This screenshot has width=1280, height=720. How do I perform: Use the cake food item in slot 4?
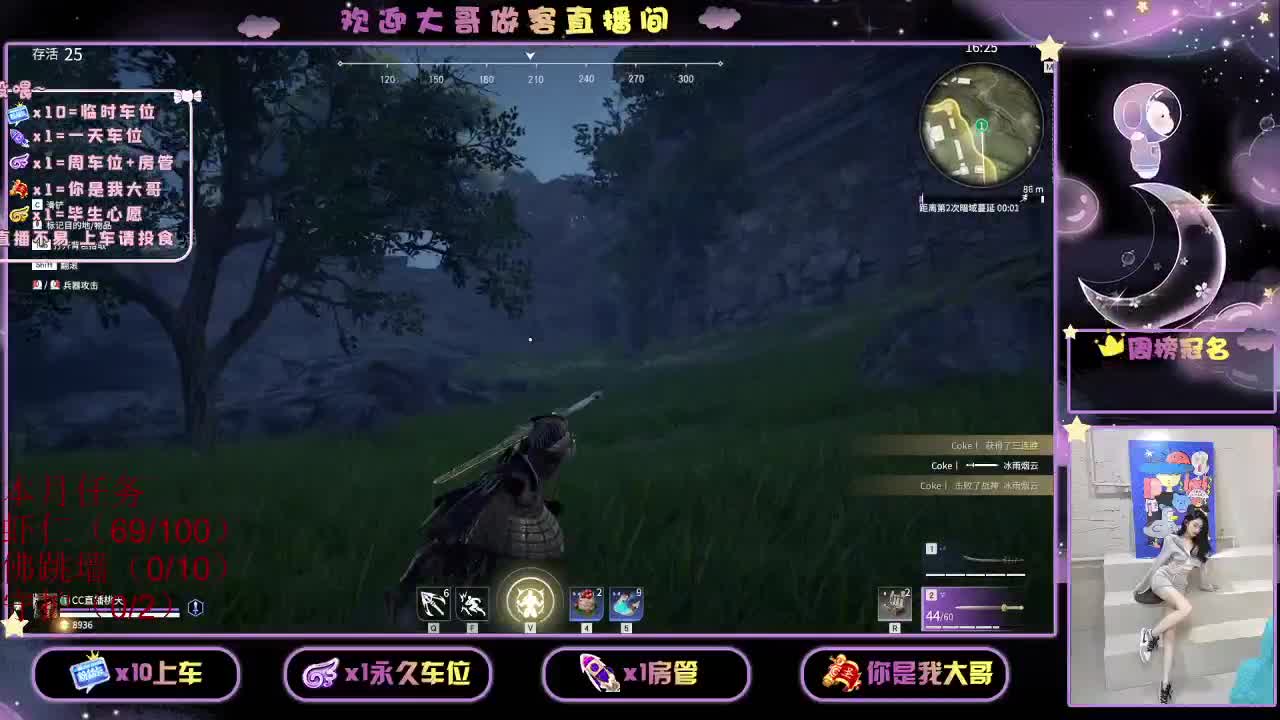pyautogui.click(x=584, y=605)
